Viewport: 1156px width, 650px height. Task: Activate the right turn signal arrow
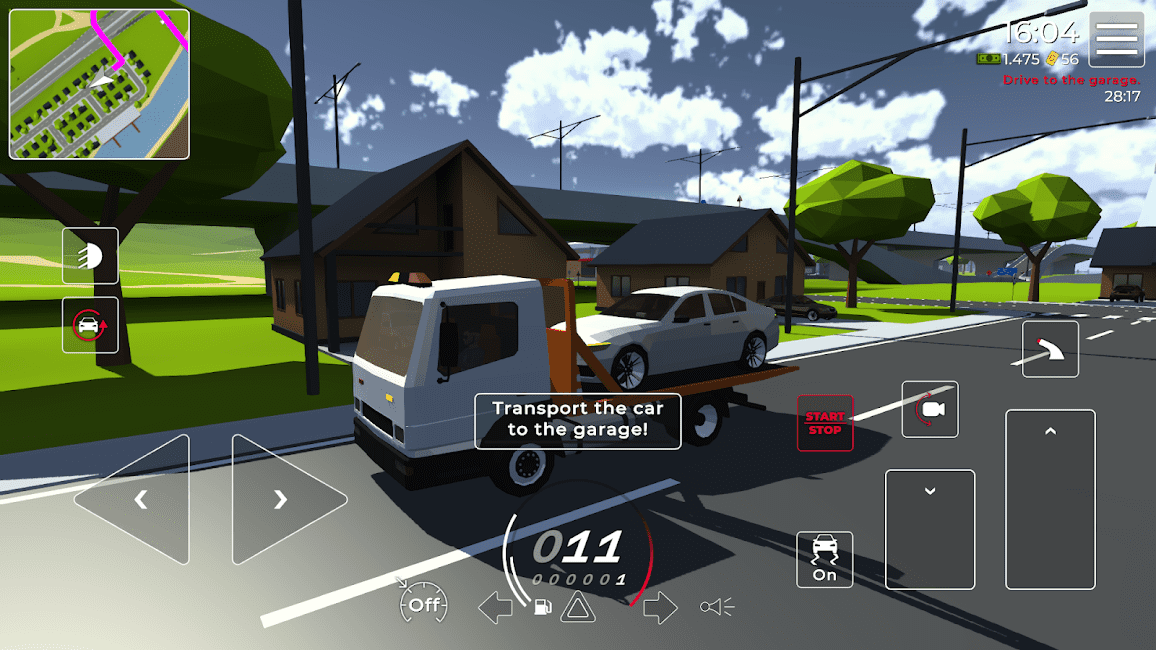(660, 606)
